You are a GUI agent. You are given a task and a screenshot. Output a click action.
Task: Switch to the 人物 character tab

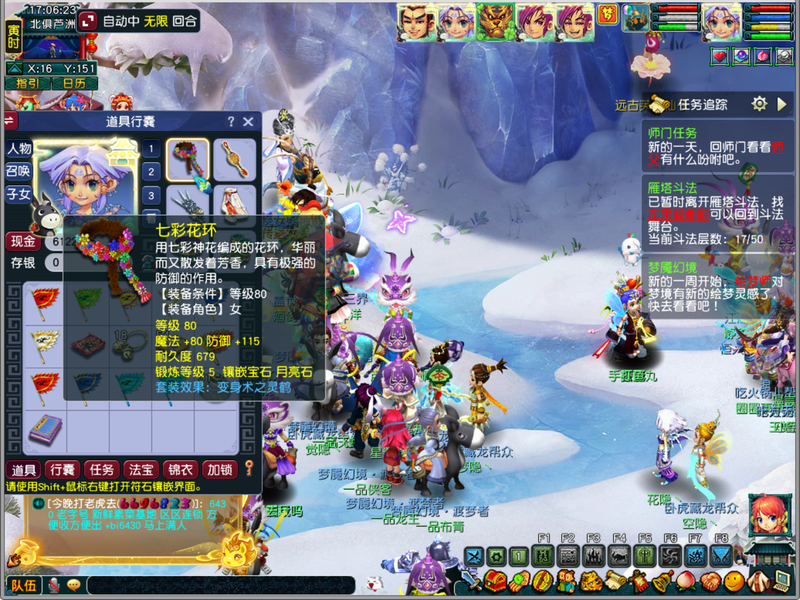(x=20, y=148)
